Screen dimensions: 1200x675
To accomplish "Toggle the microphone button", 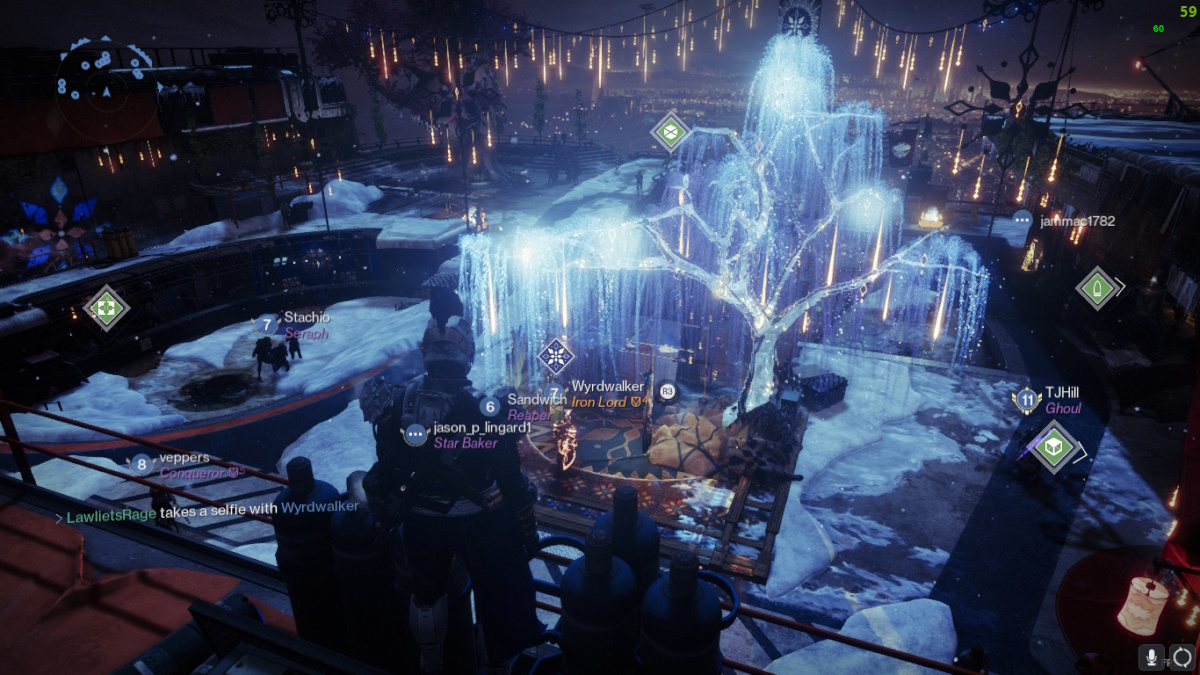I will 1153,657.
